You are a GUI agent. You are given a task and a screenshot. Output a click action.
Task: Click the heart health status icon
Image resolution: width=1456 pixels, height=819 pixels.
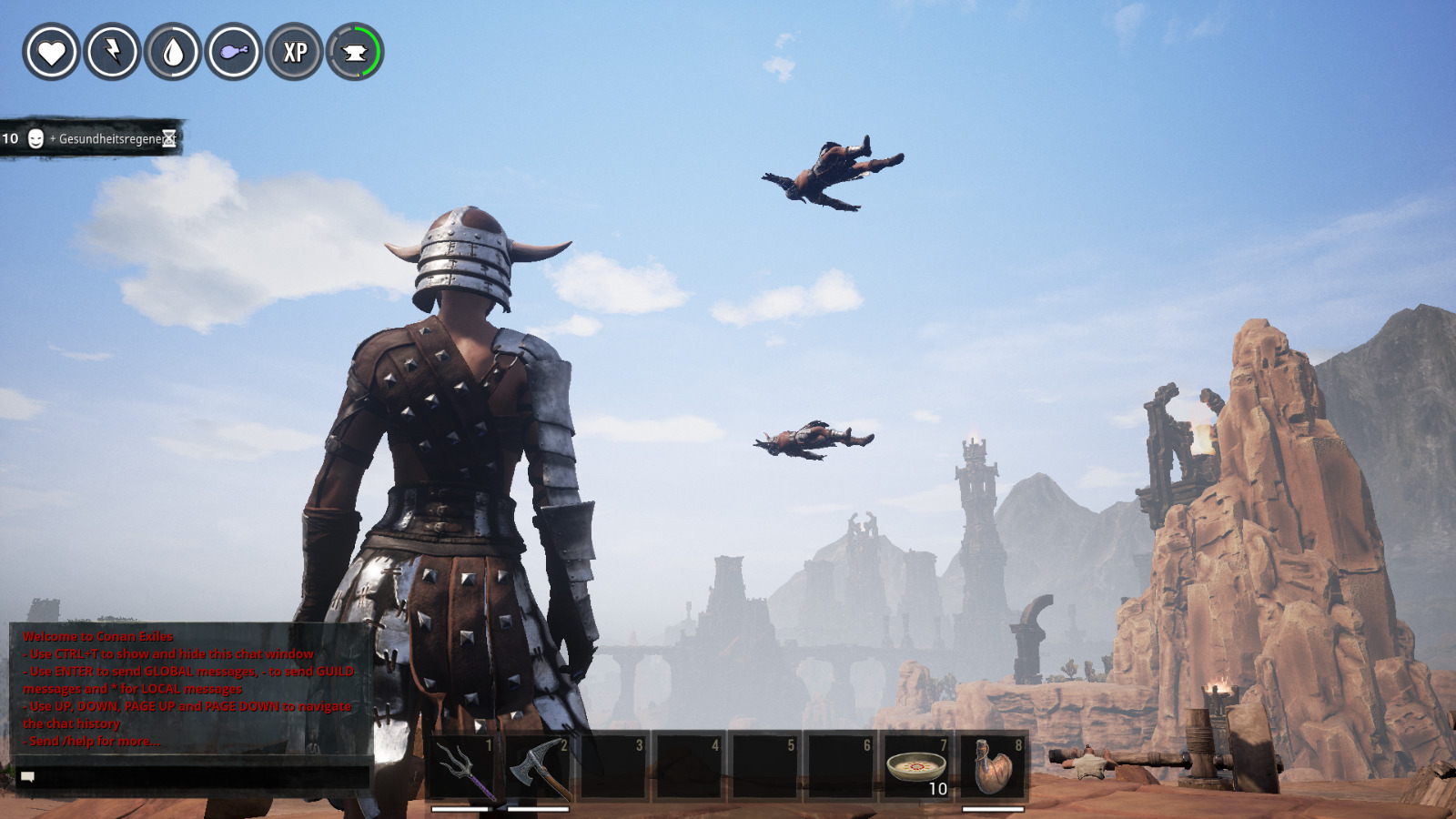51,52
